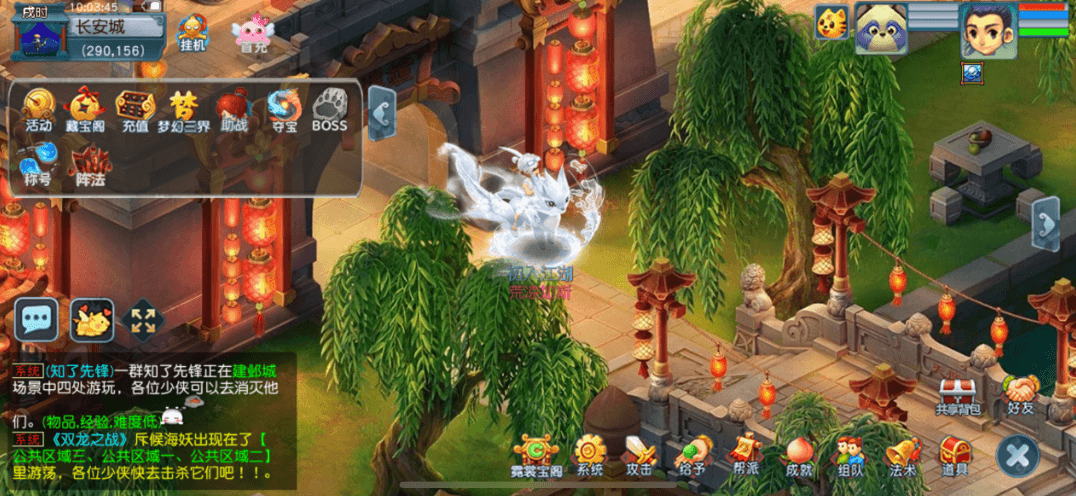Open the player character portrait
Viewport: 1076px width, 496px height.
(x=987, y=29)
